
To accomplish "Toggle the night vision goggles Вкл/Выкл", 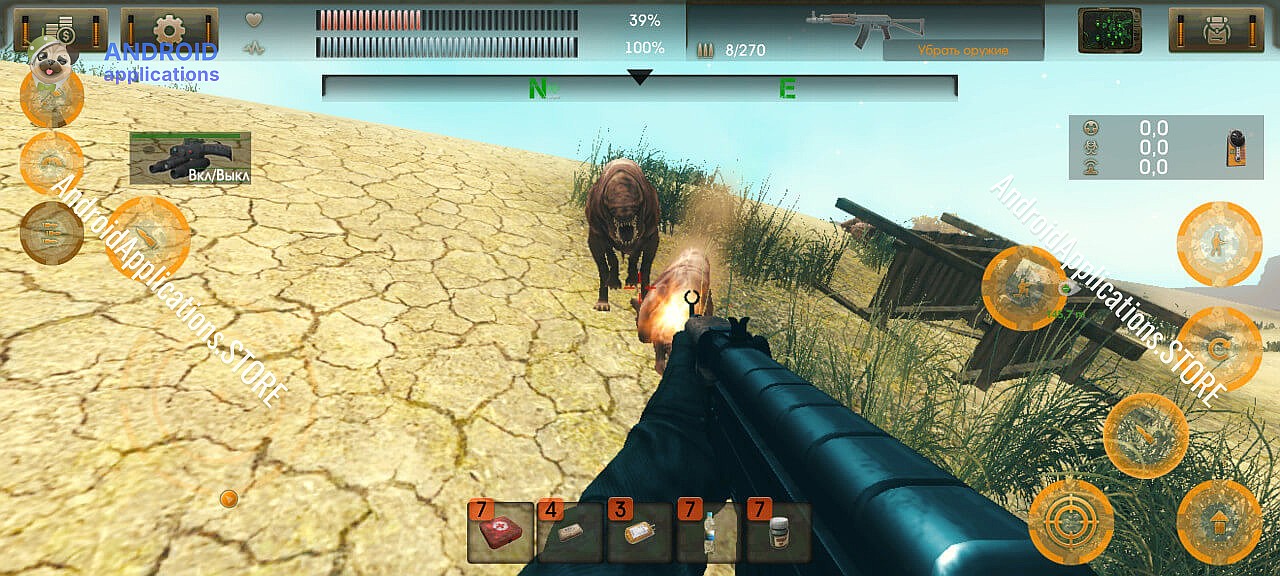I will [190, 159].
